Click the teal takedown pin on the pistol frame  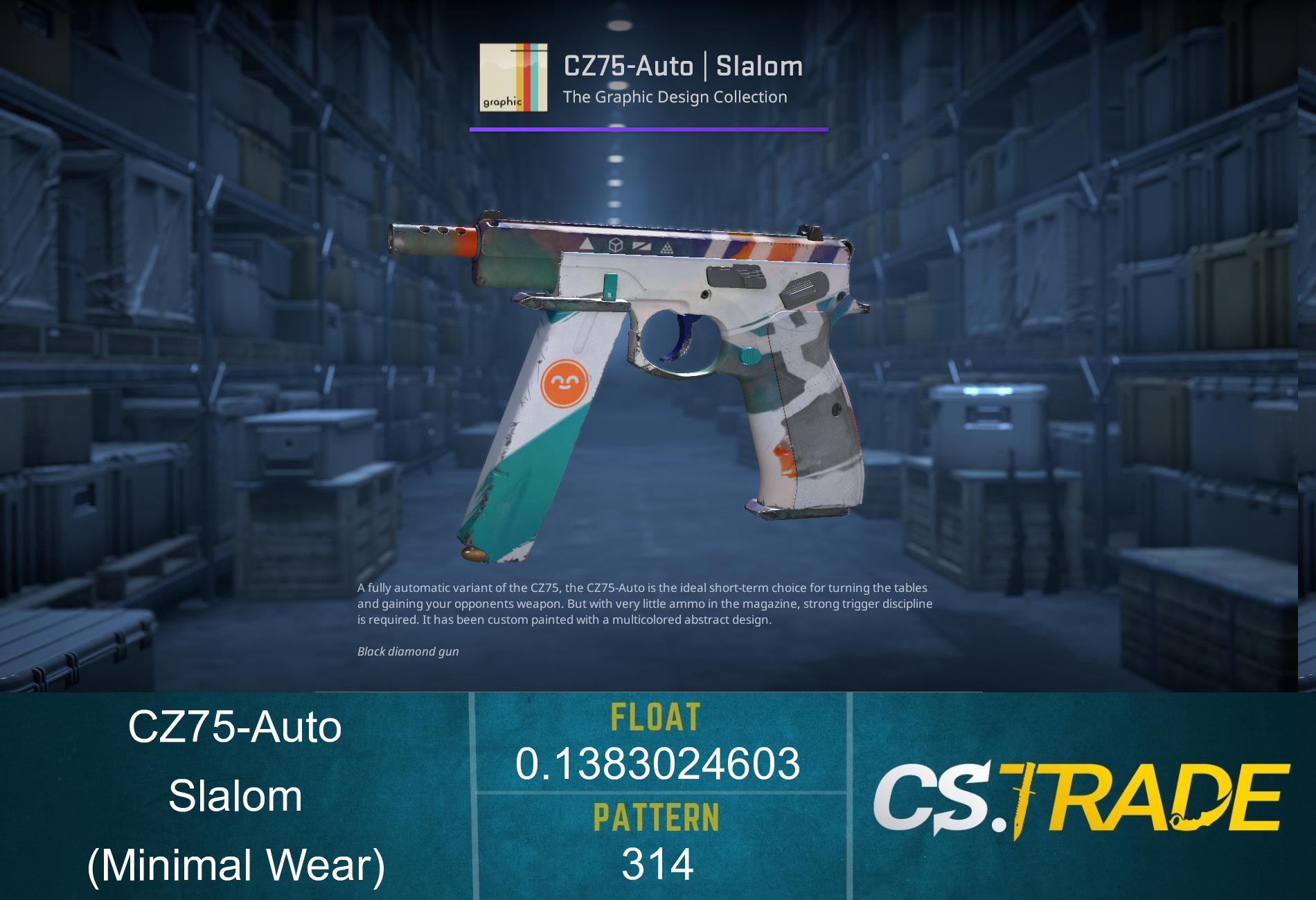750,355
